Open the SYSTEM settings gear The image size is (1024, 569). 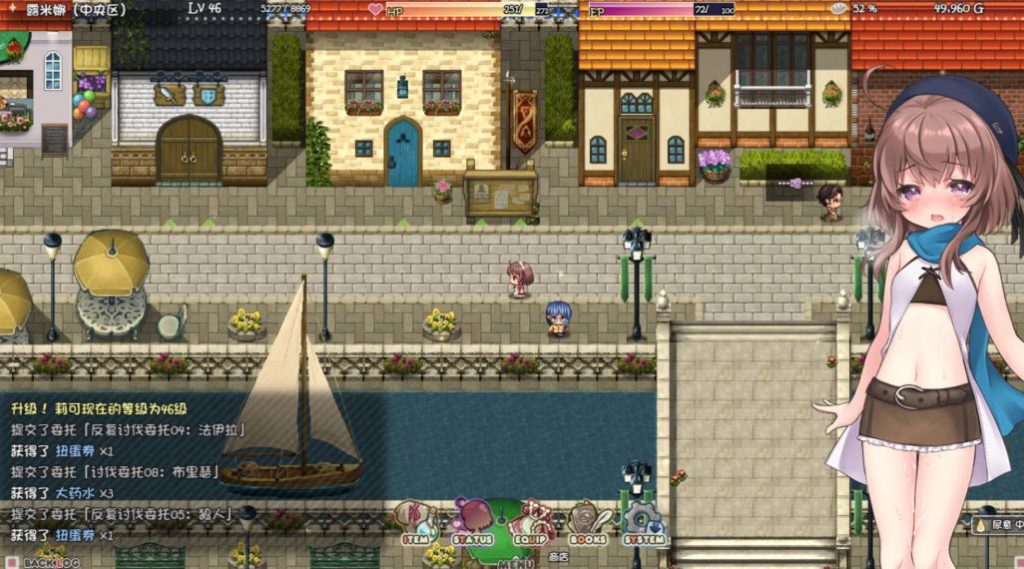pos(644,524)
